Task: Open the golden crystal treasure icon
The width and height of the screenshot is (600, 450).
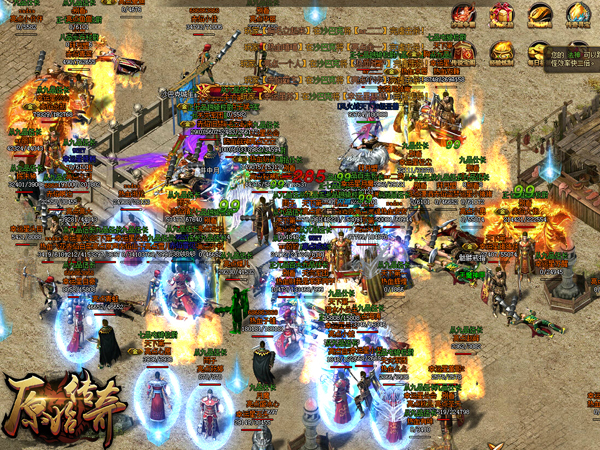Action: (x=579, y=13)
